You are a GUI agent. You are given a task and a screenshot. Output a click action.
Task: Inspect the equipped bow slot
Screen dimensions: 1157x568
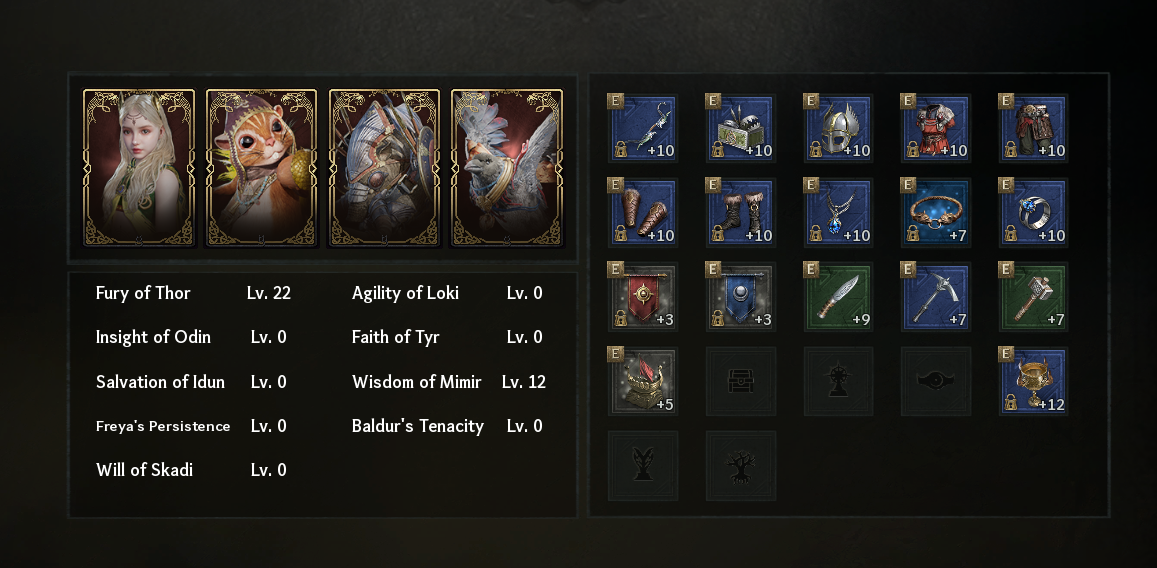coord(643,128)
